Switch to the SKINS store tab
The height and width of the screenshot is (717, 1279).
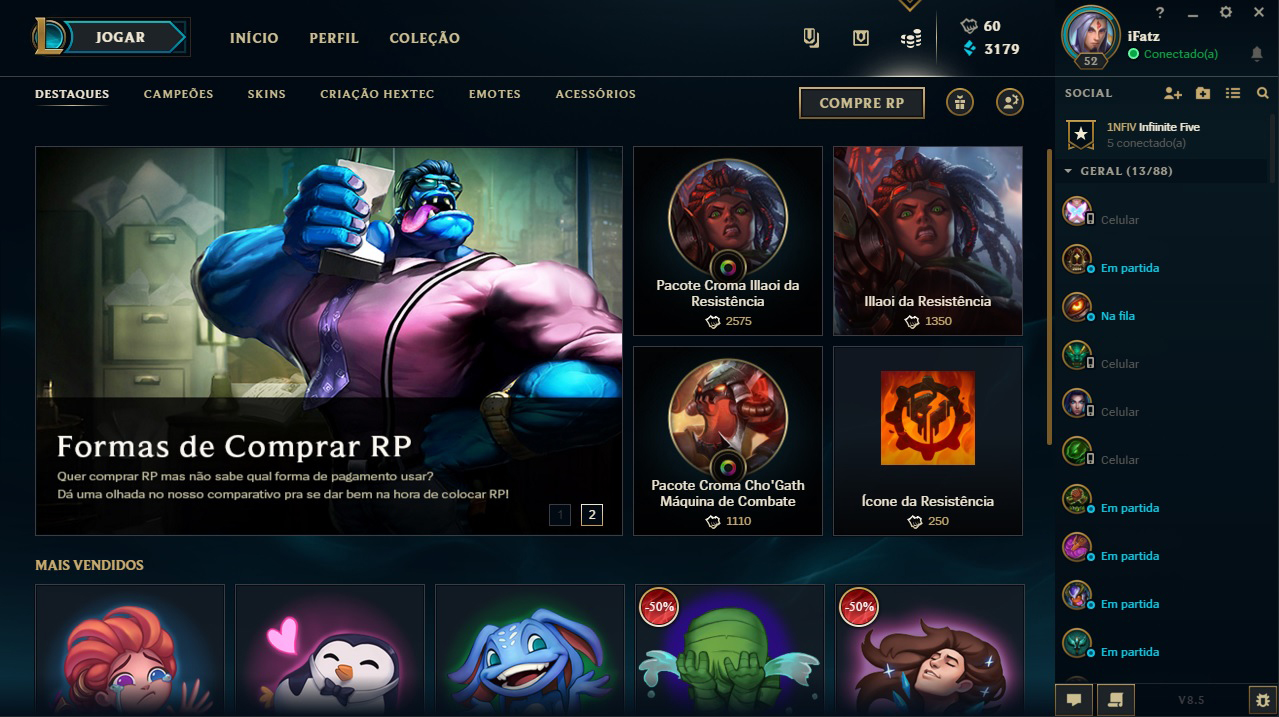coord(267,94)
